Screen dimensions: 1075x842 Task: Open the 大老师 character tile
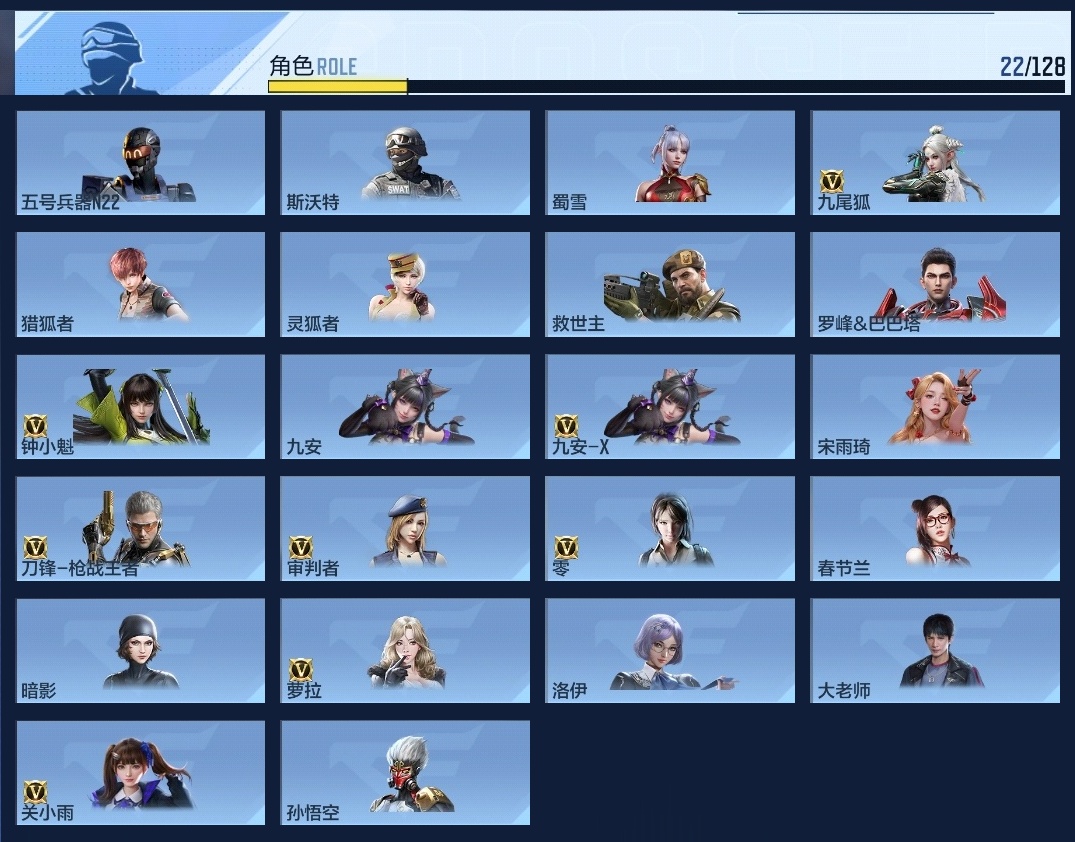(935, 650)
